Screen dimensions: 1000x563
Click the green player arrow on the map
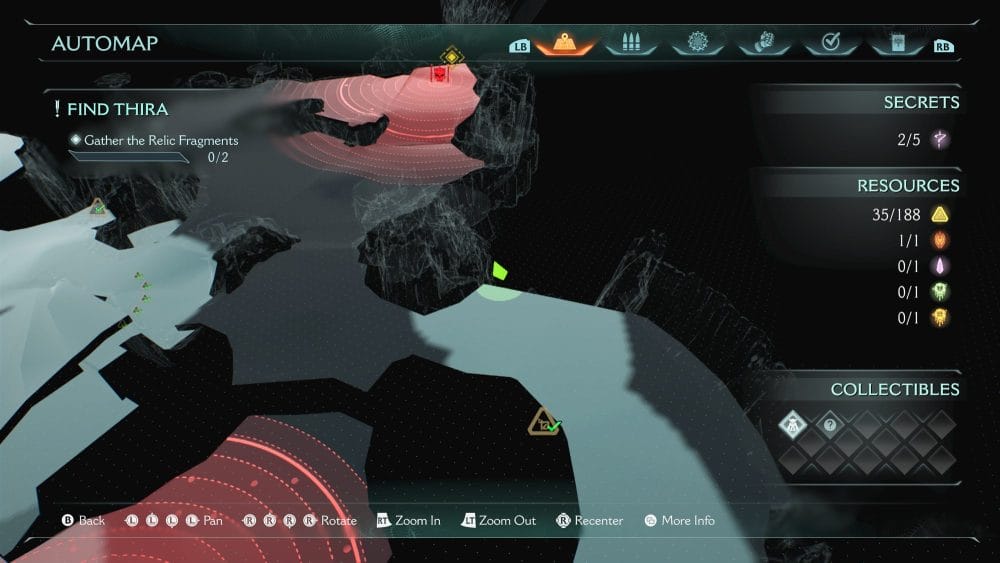pyautogui.click(x=499, y=270)
